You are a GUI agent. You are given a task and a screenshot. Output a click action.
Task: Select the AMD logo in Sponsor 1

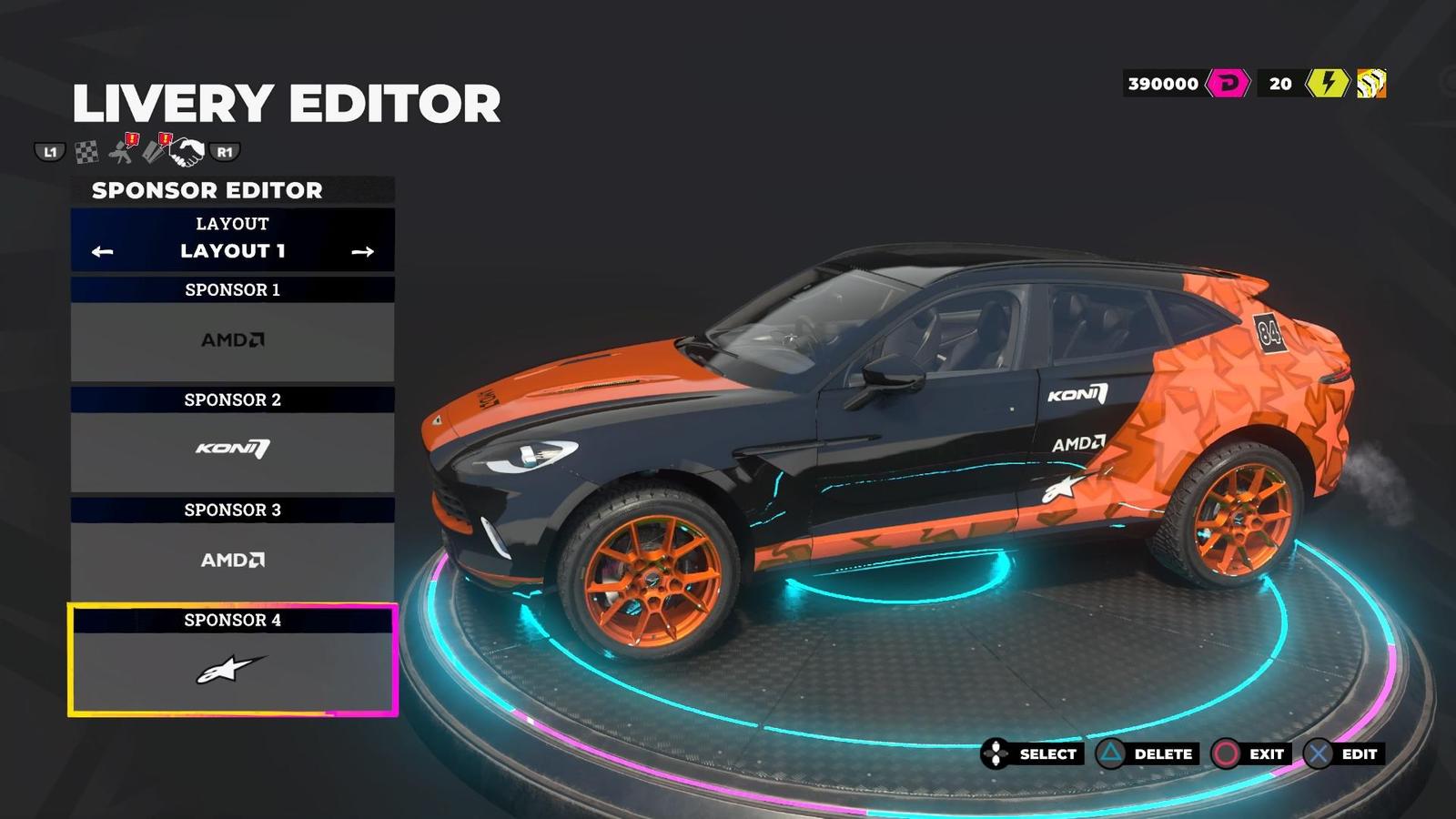230,339
